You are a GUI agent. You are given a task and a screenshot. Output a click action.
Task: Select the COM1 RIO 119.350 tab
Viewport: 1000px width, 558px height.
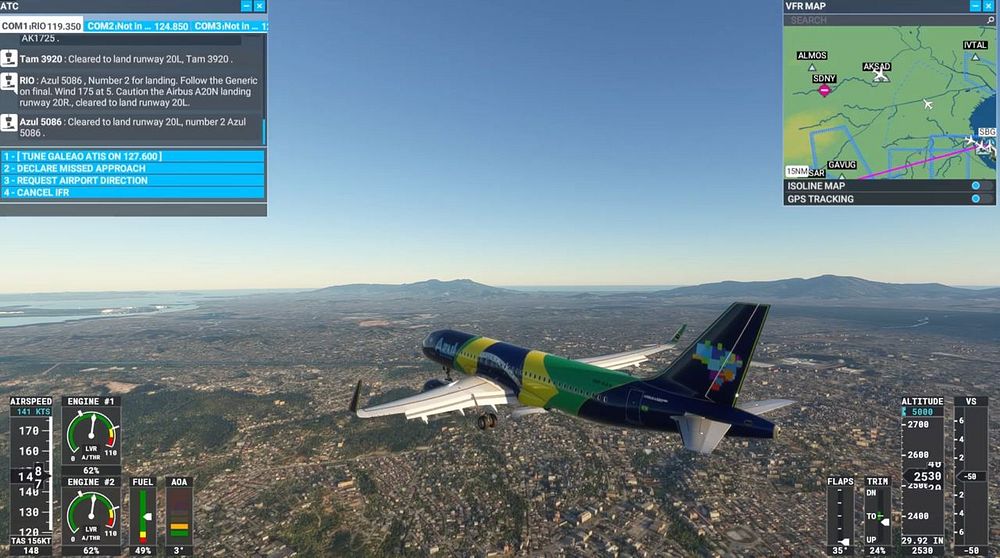[x=42, y=26]
